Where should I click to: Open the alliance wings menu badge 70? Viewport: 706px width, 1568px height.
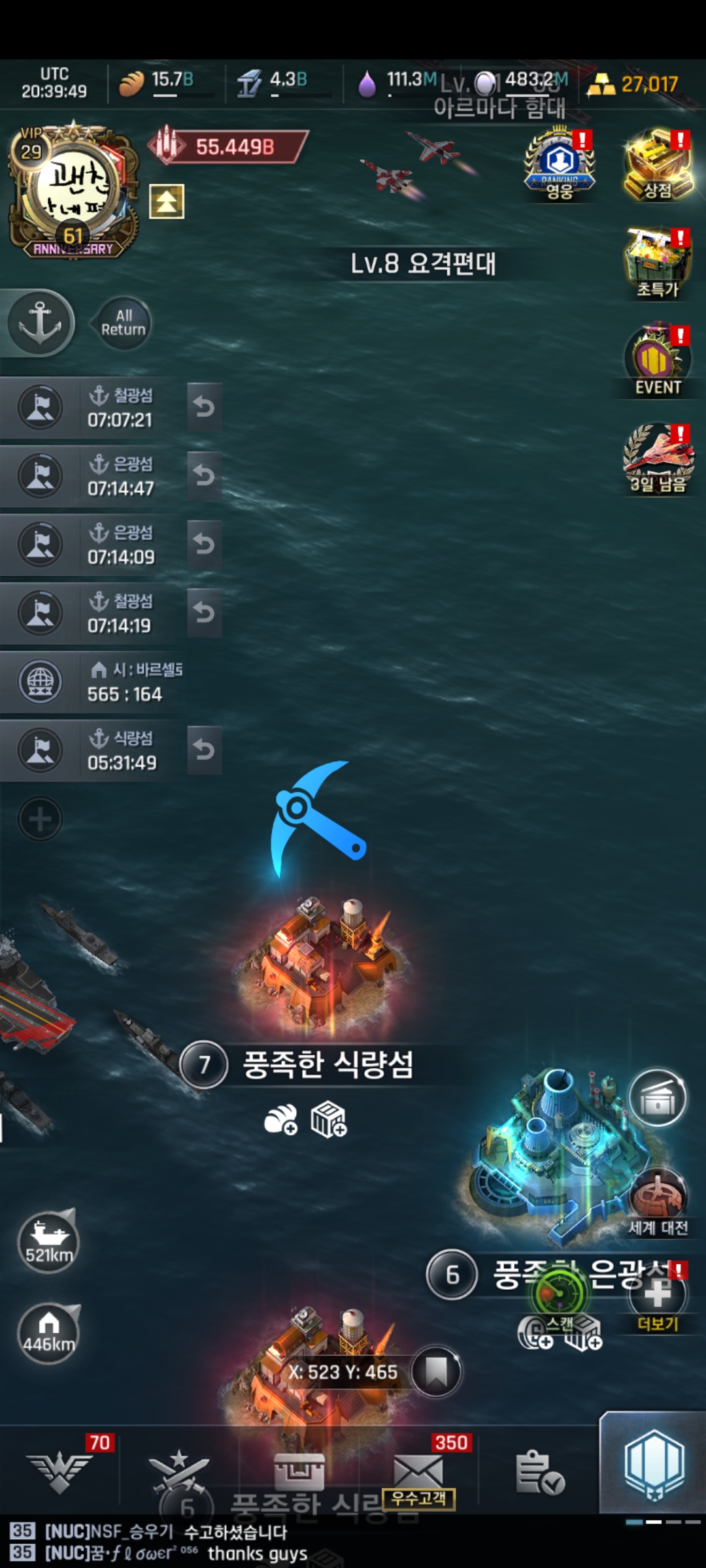tap(60, 1471)
